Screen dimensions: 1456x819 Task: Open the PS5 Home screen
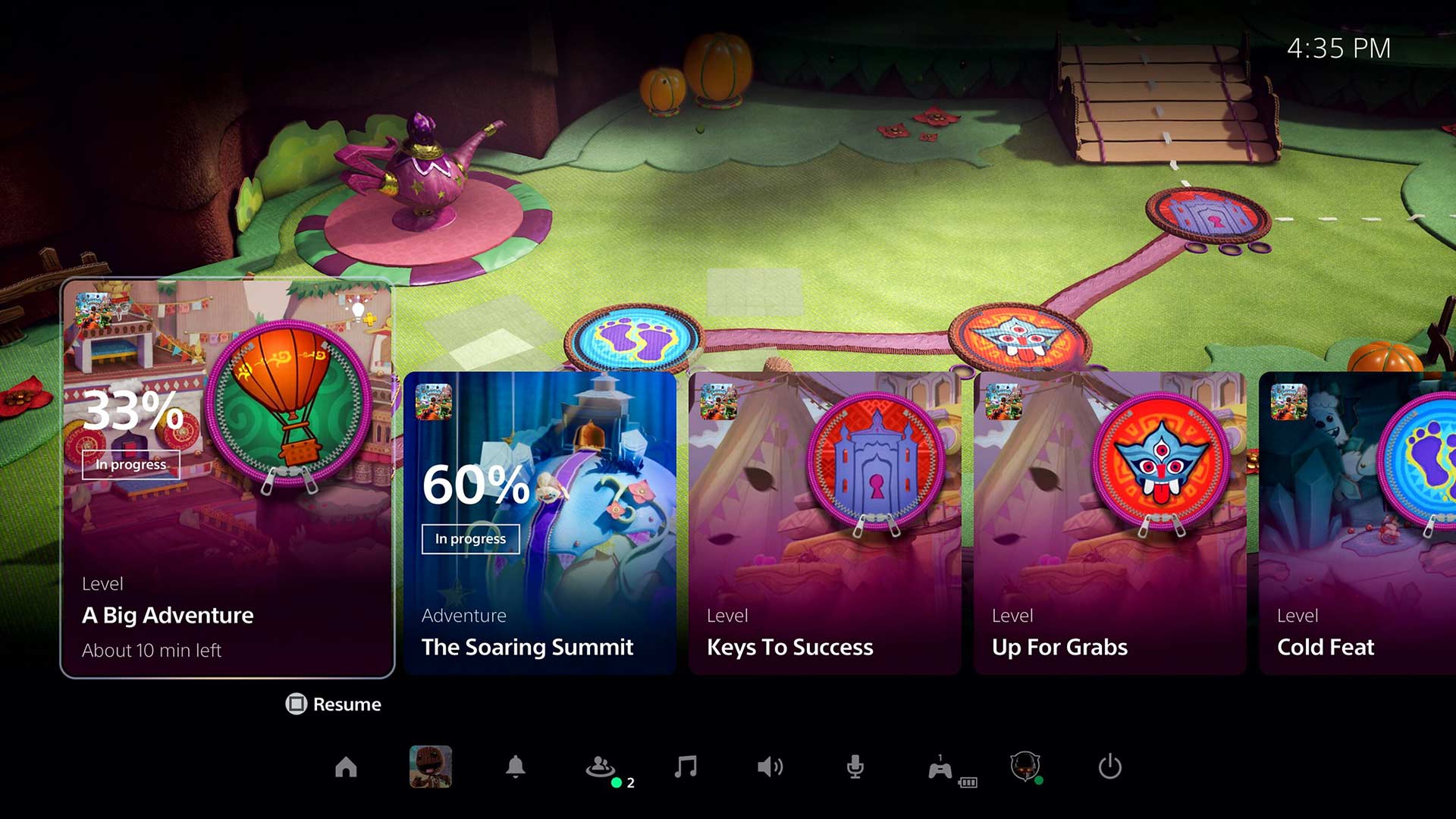(347, 767)
